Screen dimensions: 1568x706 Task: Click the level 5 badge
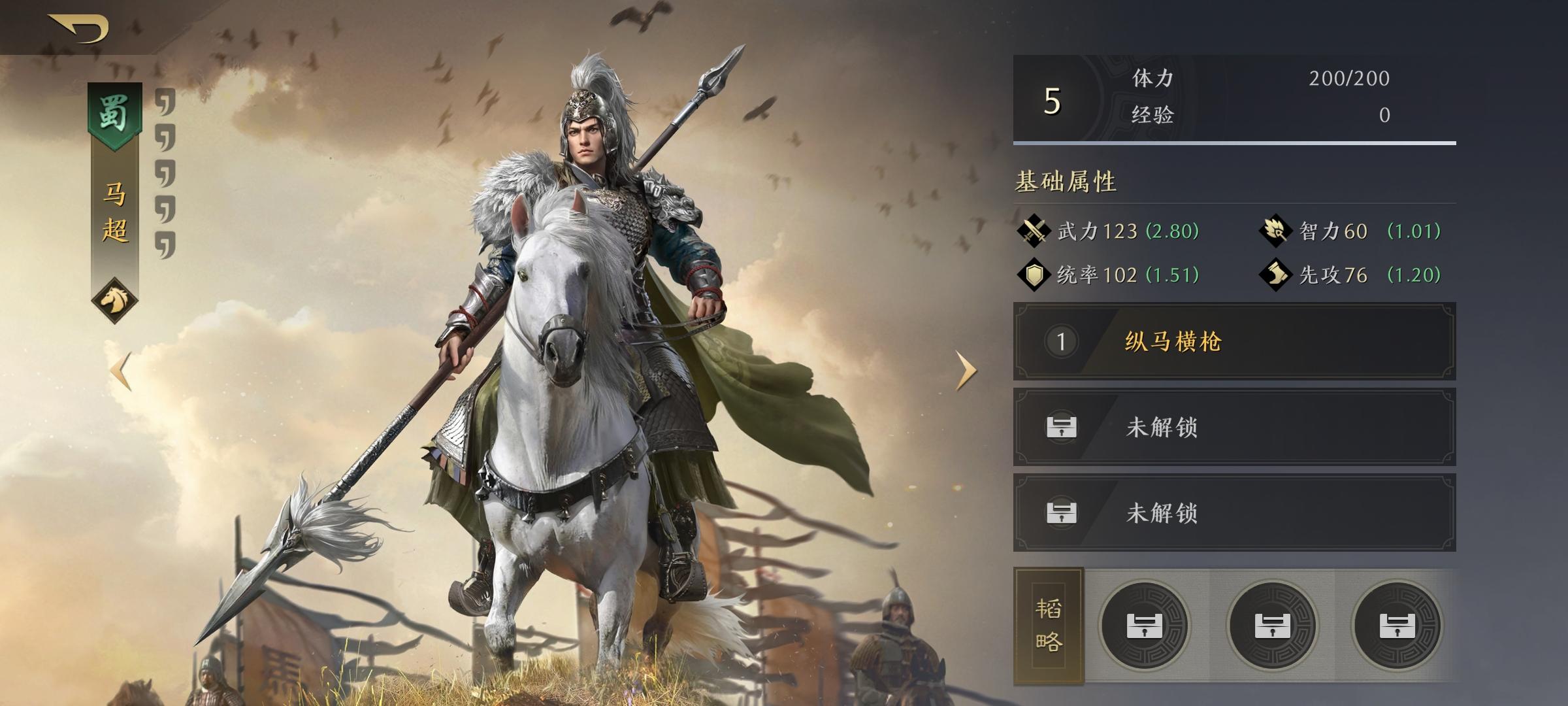point(1052,100)
